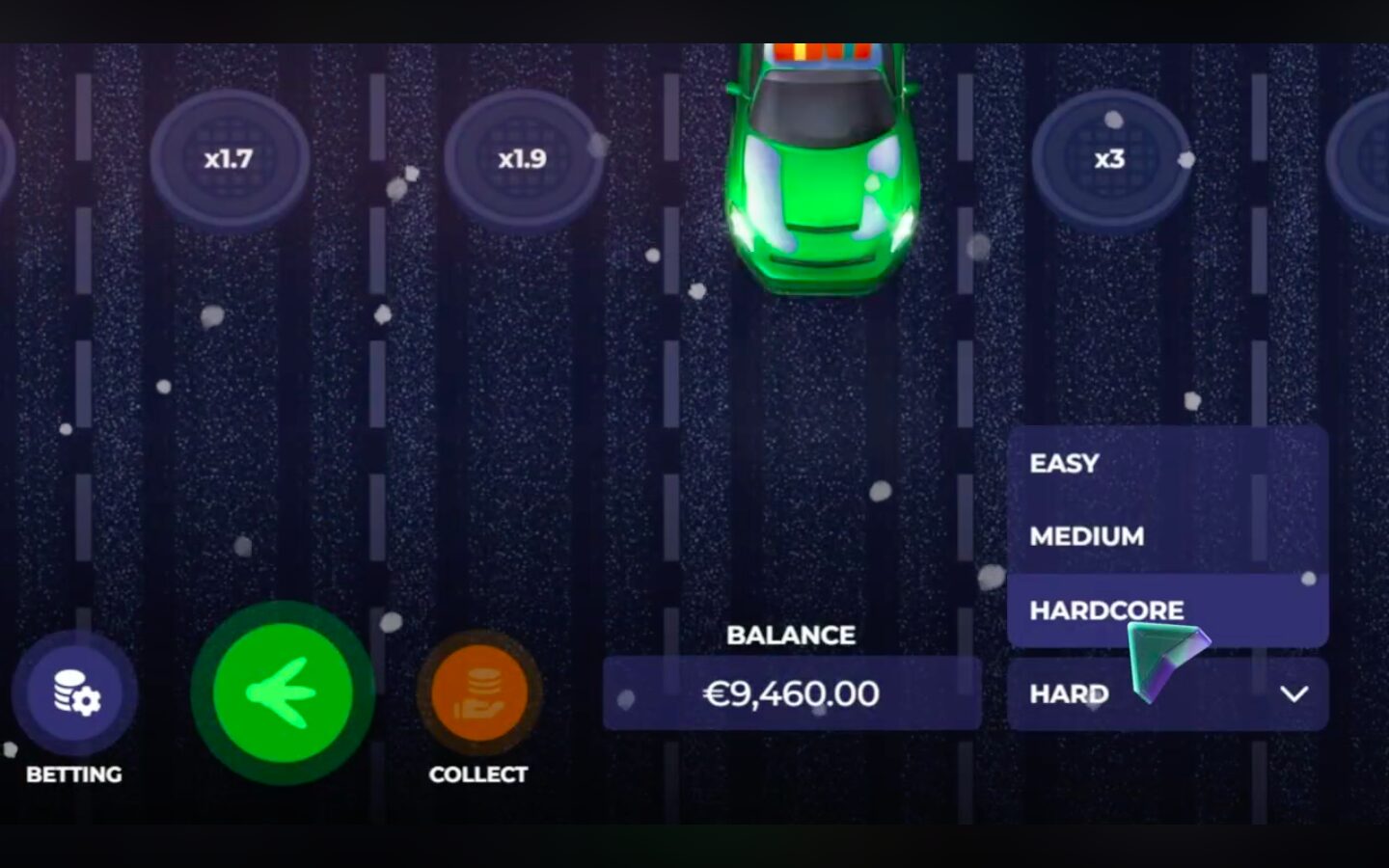1389x868 pixels.
Task: Click the BETTING label
Action: [x=74, y=773]
